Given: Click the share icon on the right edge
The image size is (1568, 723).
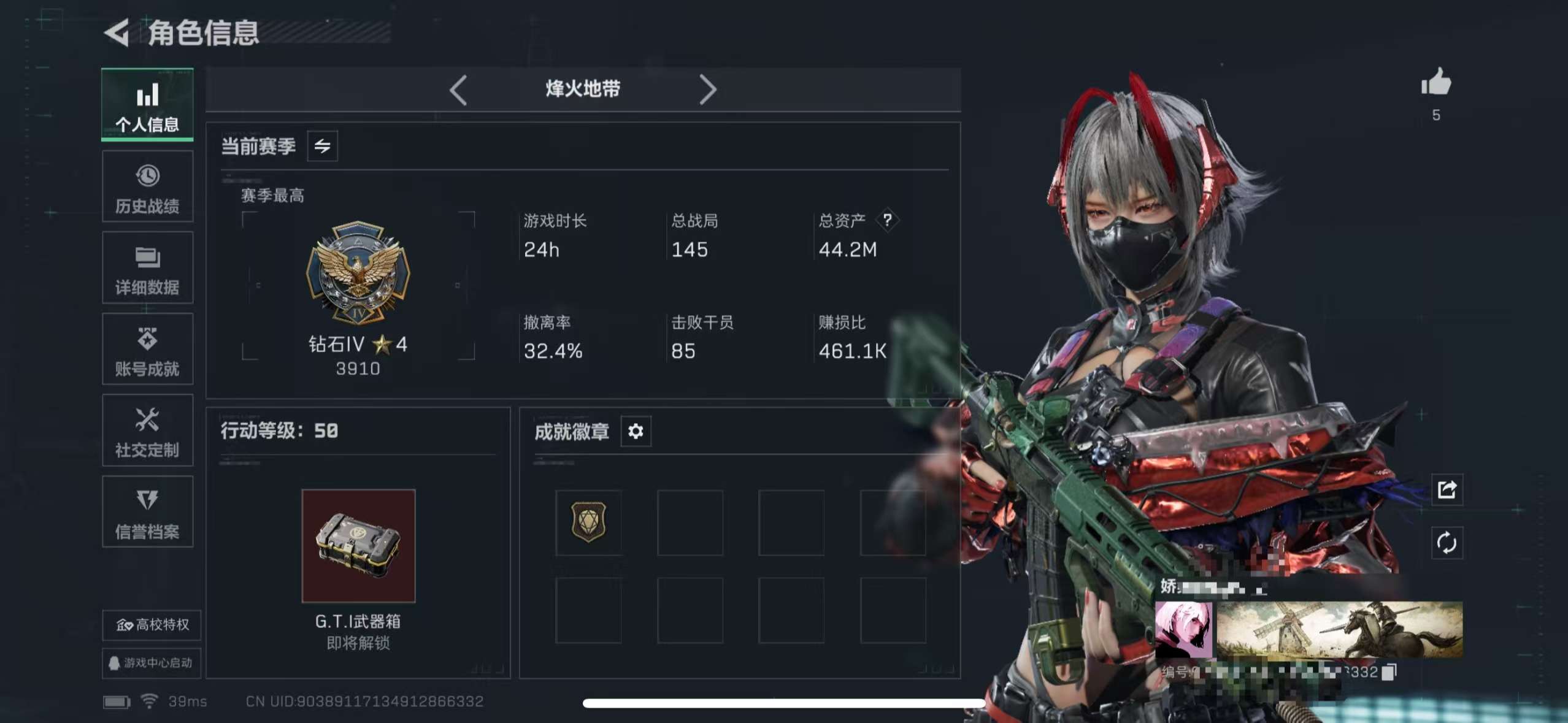Looking at the screenshot, I should point(1447,490).
